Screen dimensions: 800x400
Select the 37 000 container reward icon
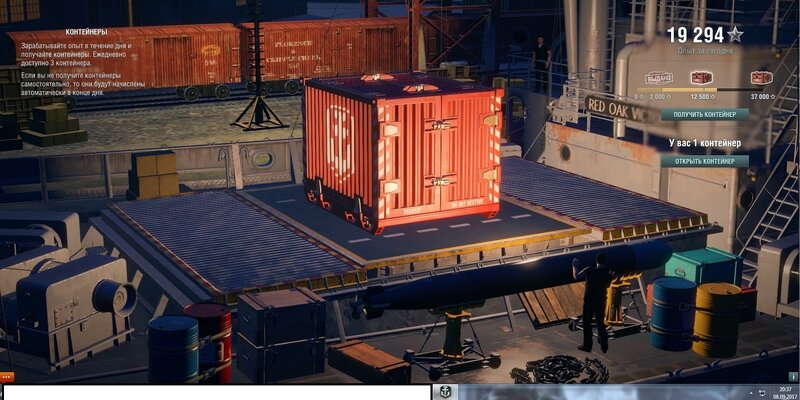pos(762,78)
